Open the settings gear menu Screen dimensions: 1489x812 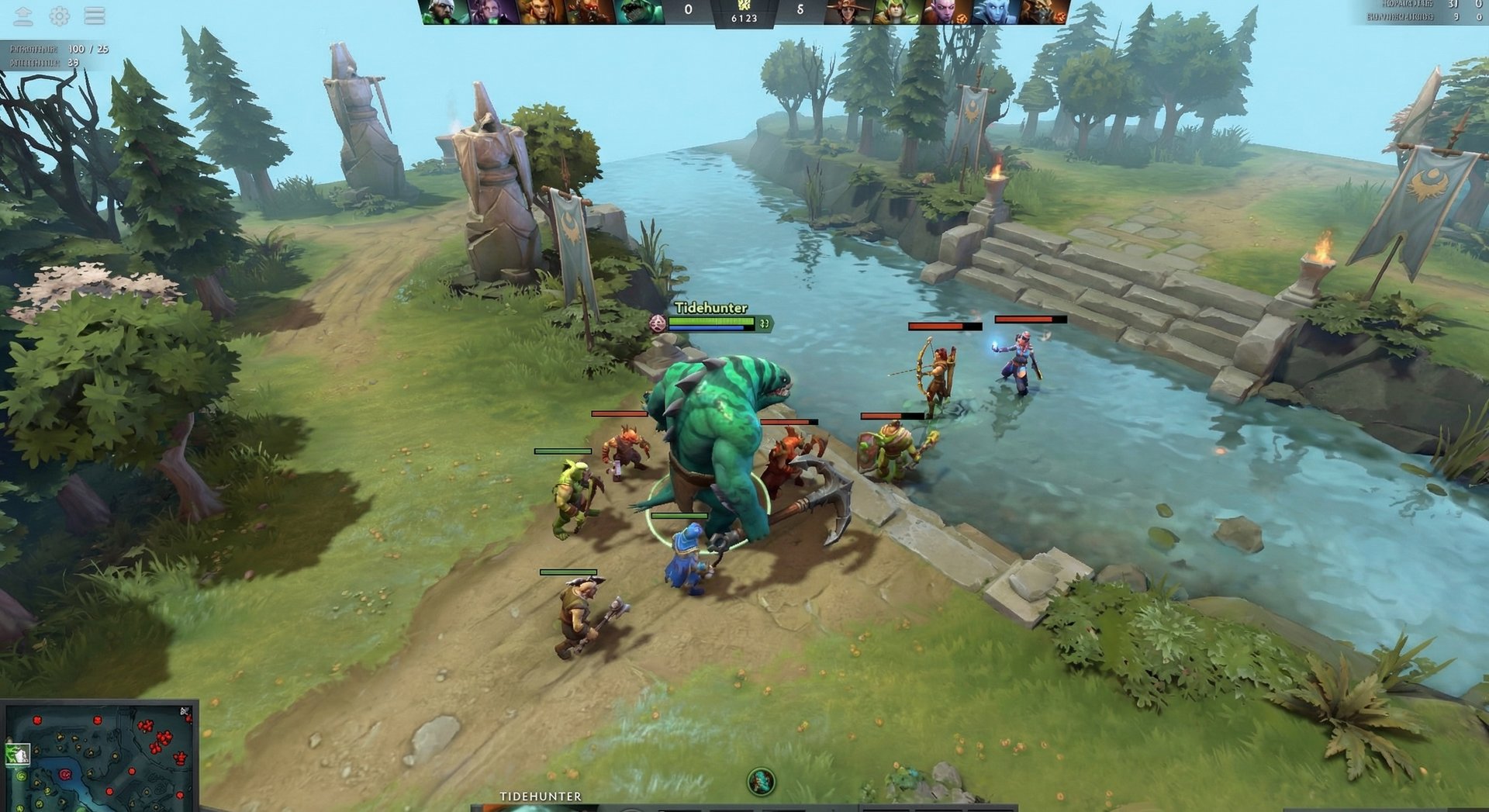[x=60, y=15]
